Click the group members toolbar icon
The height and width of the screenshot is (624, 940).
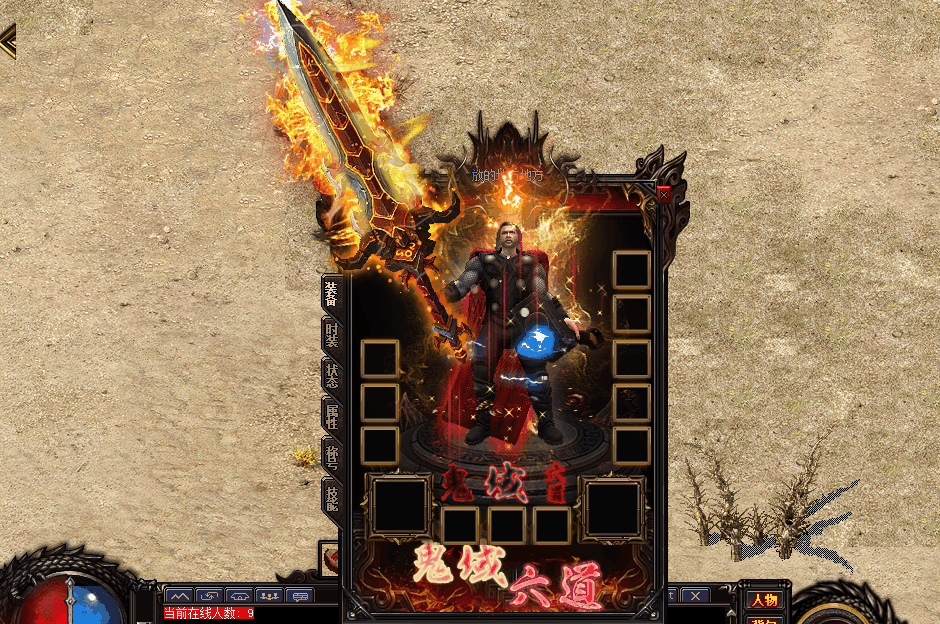[268, 596]
